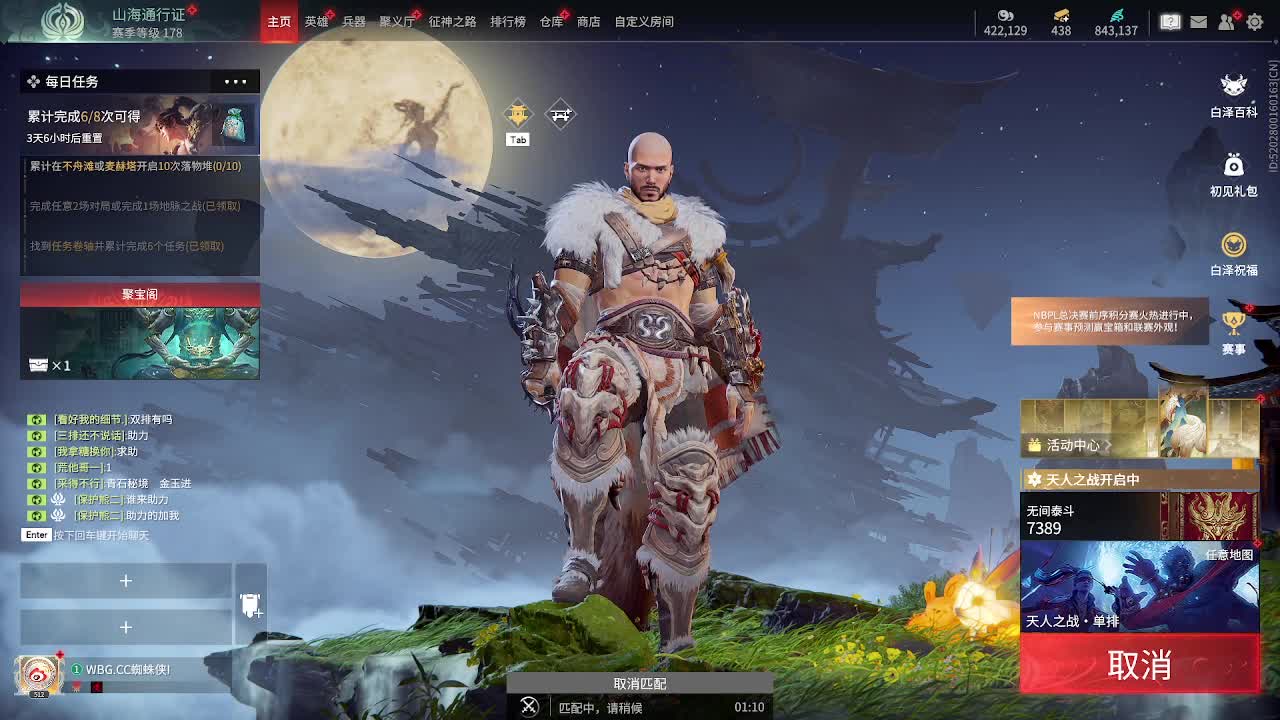The width and height of the screenshot is (1280, 720).
Task: Switch to the 英雄 heroes tab
Action: point(316,21)
